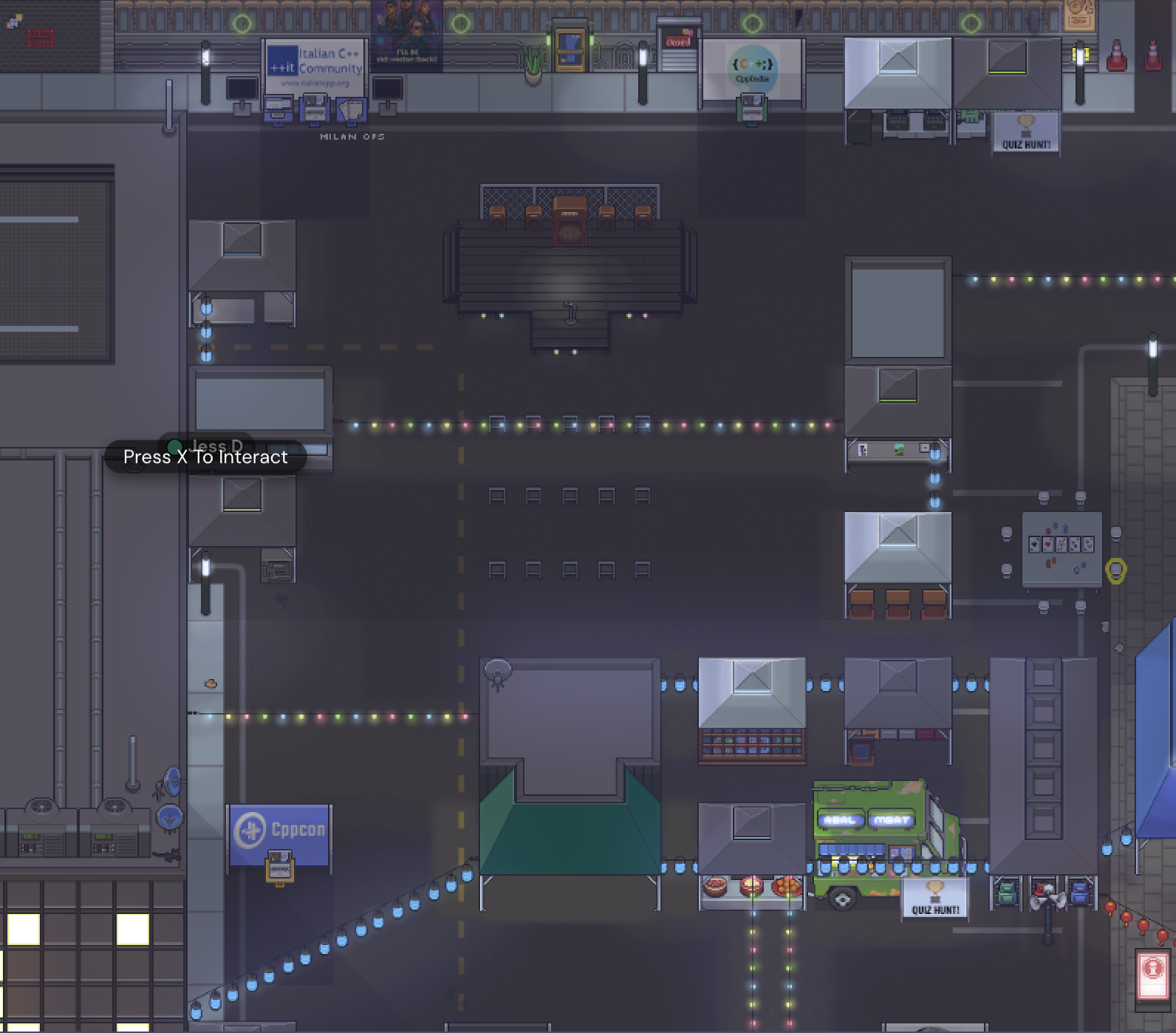1176x1033 pixels.
Task: Click the Cppcon sign near the mailbox
Action: (279, 829)
